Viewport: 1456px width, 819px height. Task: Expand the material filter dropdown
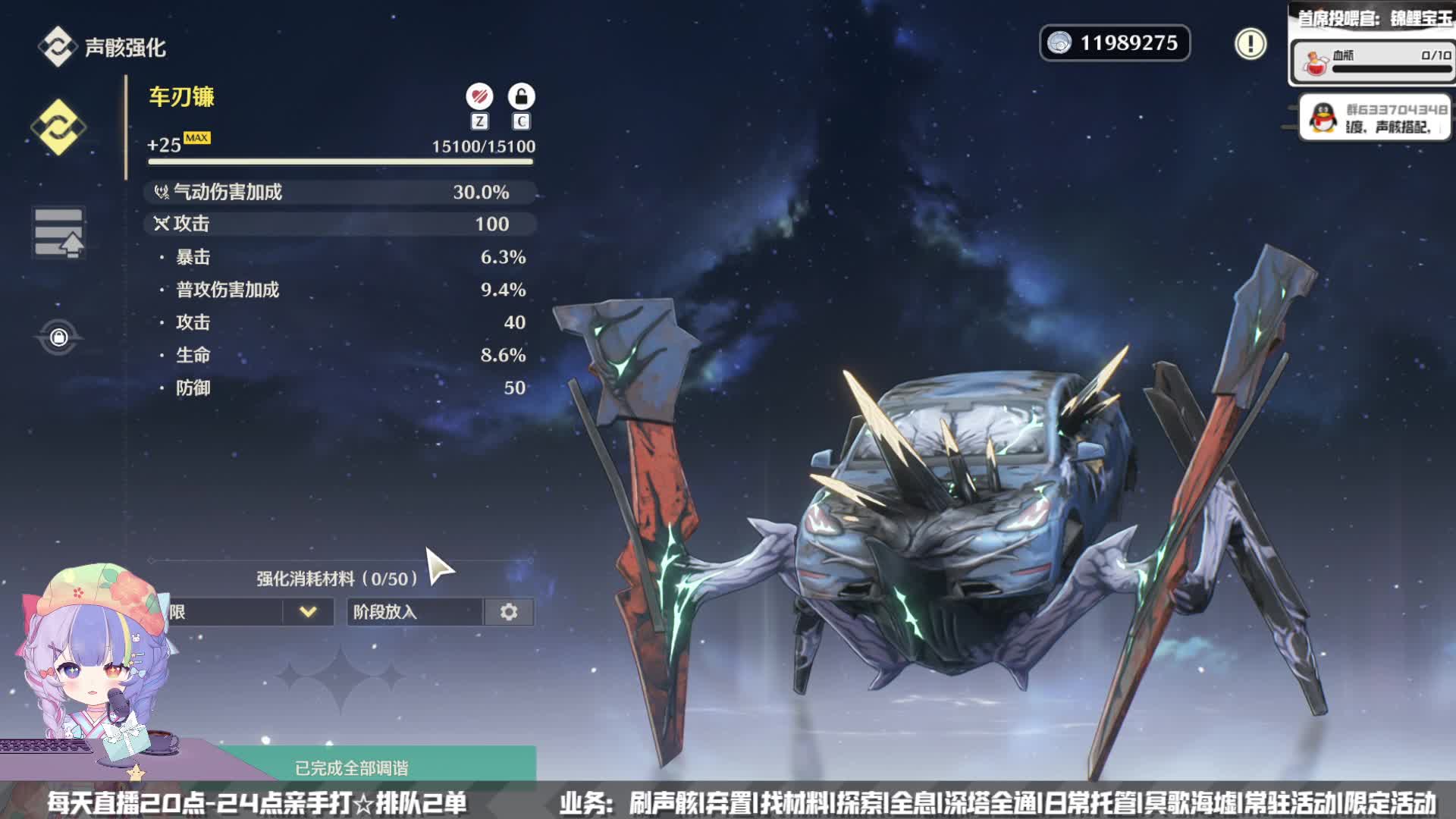tap(307, 612)
